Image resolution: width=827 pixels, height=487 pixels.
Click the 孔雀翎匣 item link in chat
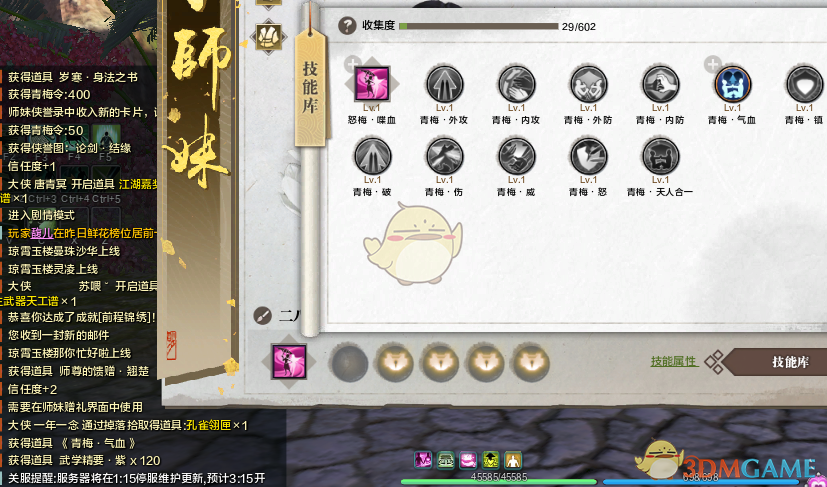click(x=208, y=425)
